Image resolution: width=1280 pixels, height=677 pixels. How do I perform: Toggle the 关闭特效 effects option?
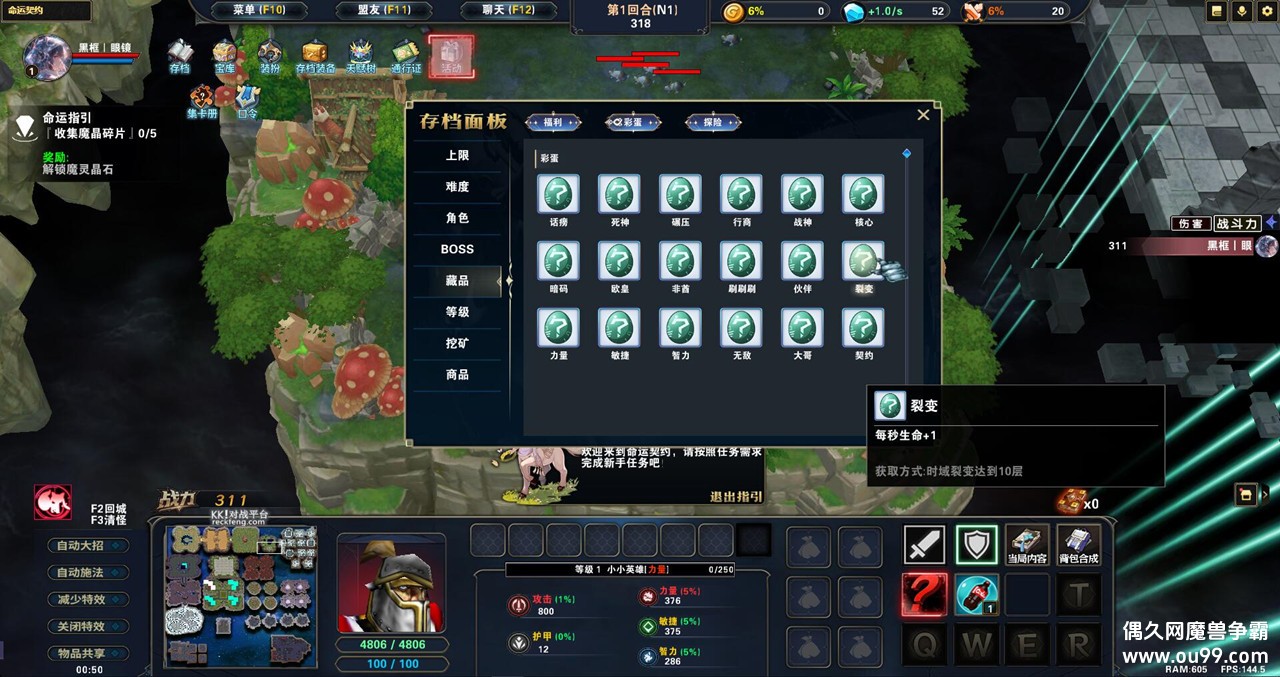(88, 627)
